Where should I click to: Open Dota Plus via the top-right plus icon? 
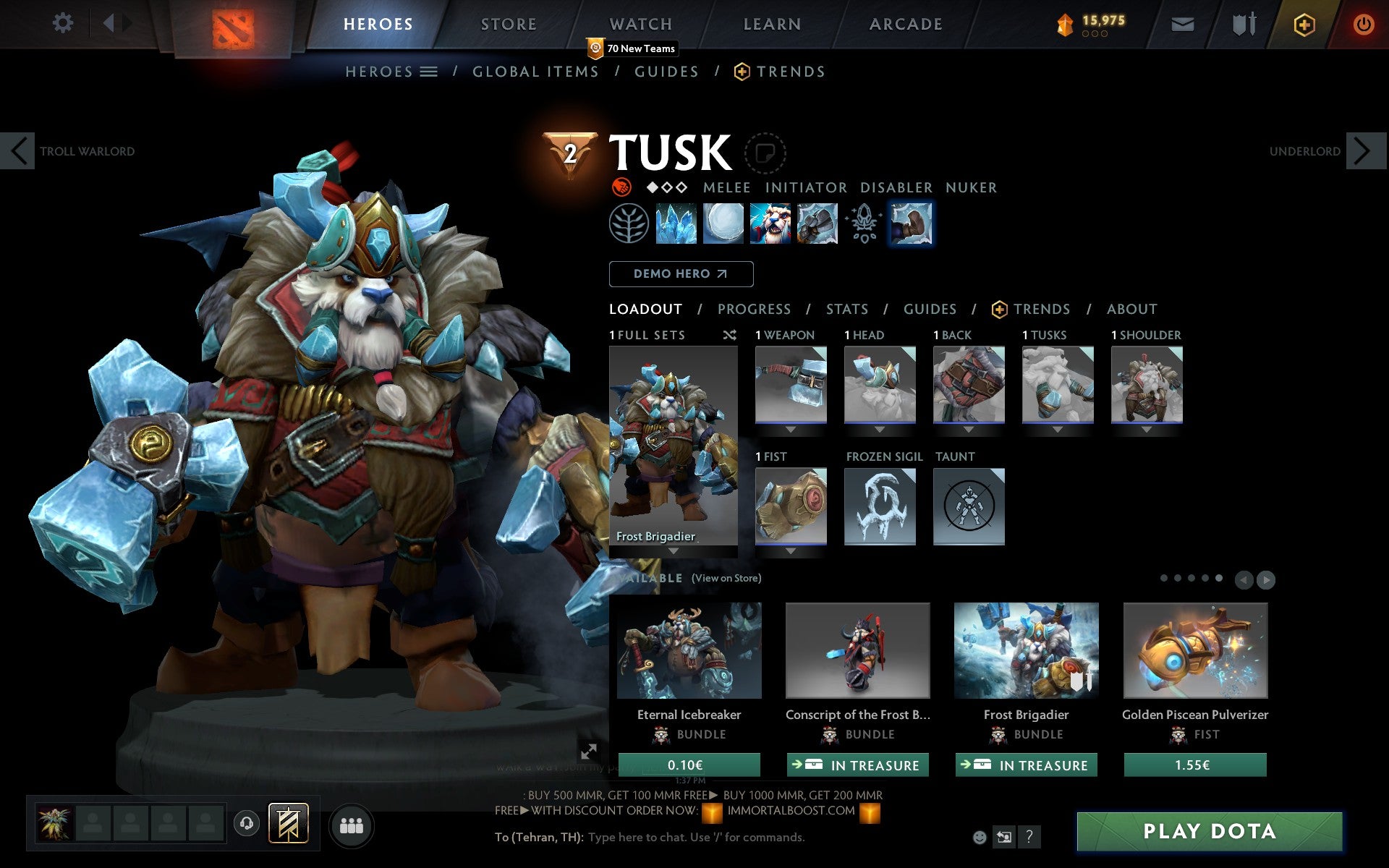(1304, 23)
